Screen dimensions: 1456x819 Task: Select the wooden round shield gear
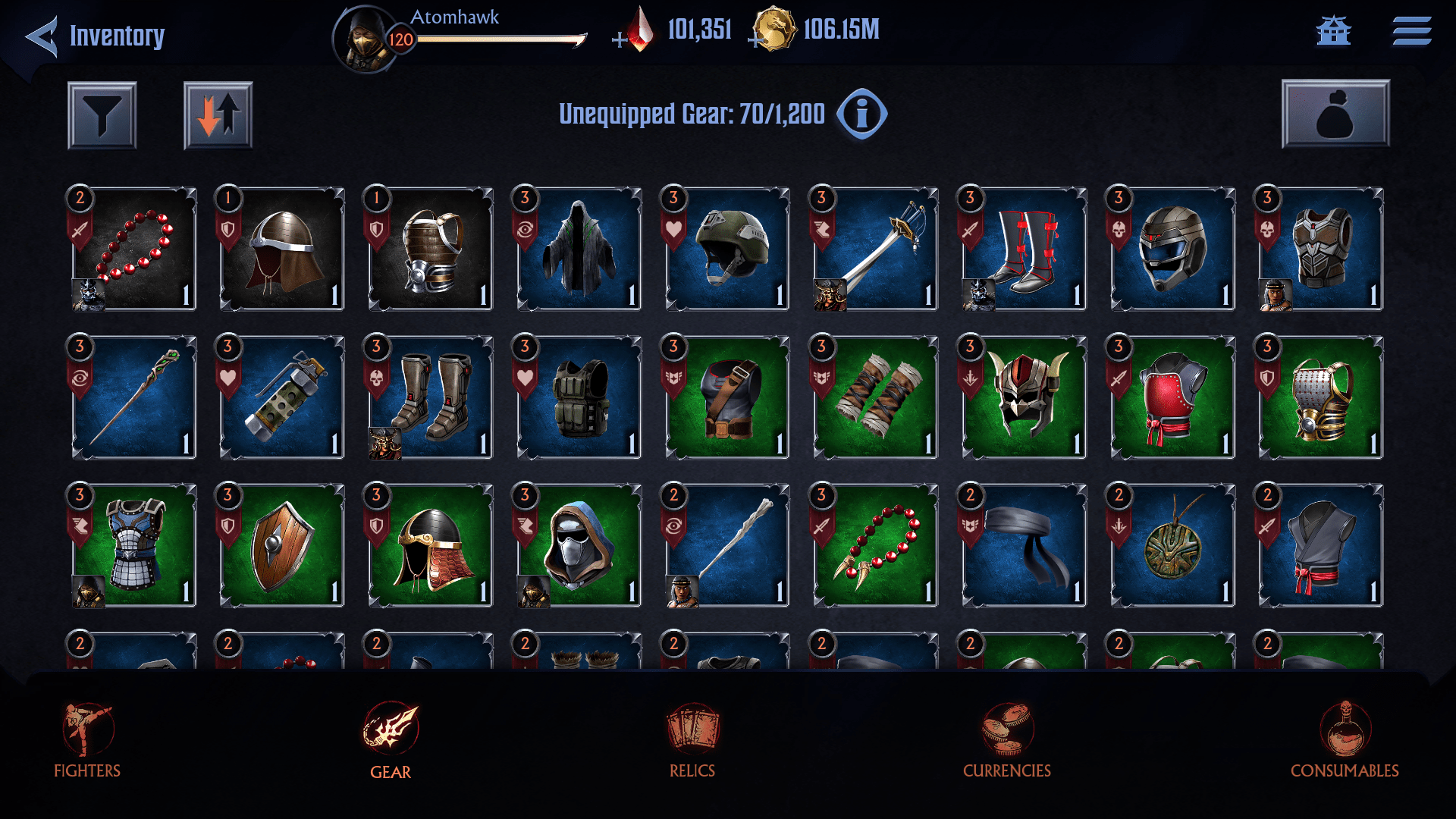[x=282, y=546]
